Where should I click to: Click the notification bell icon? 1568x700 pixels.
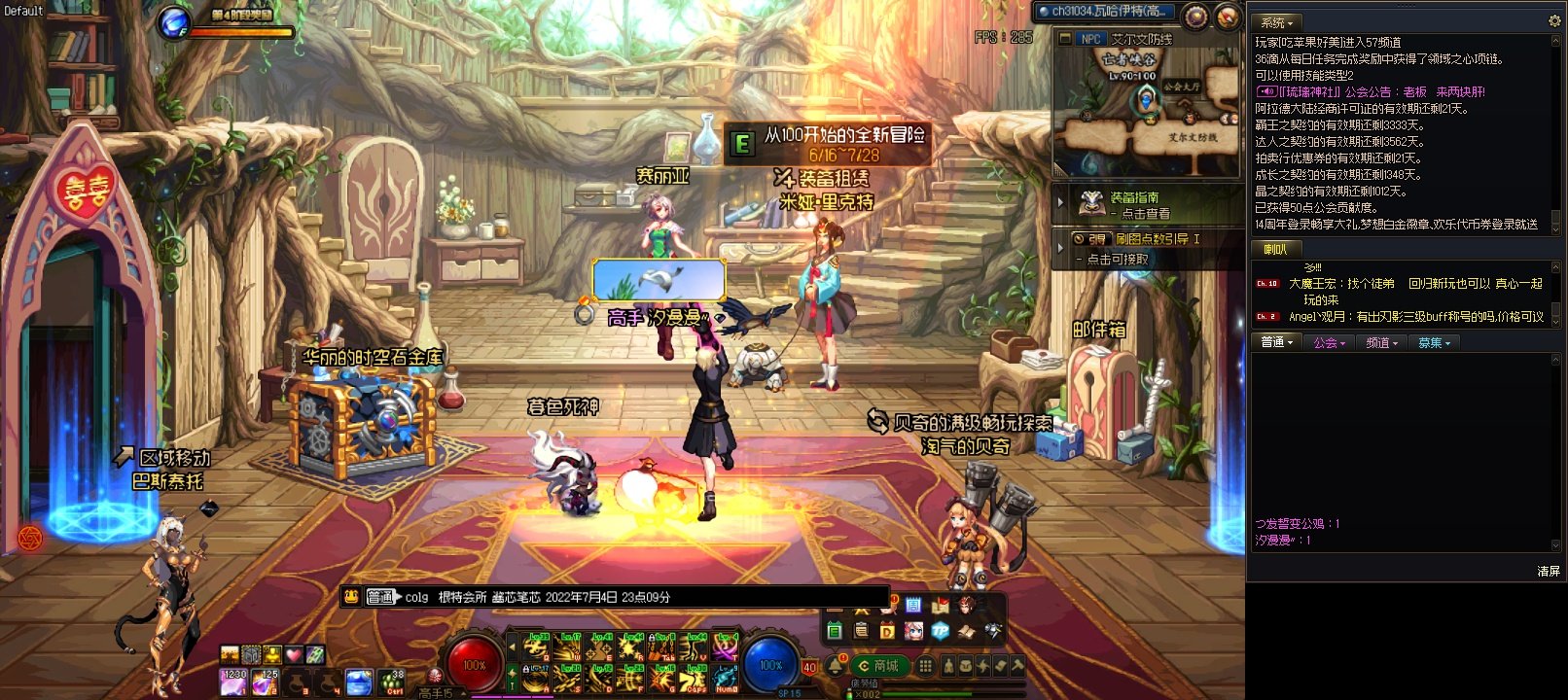pyautogui.click(x=836, y=665)
